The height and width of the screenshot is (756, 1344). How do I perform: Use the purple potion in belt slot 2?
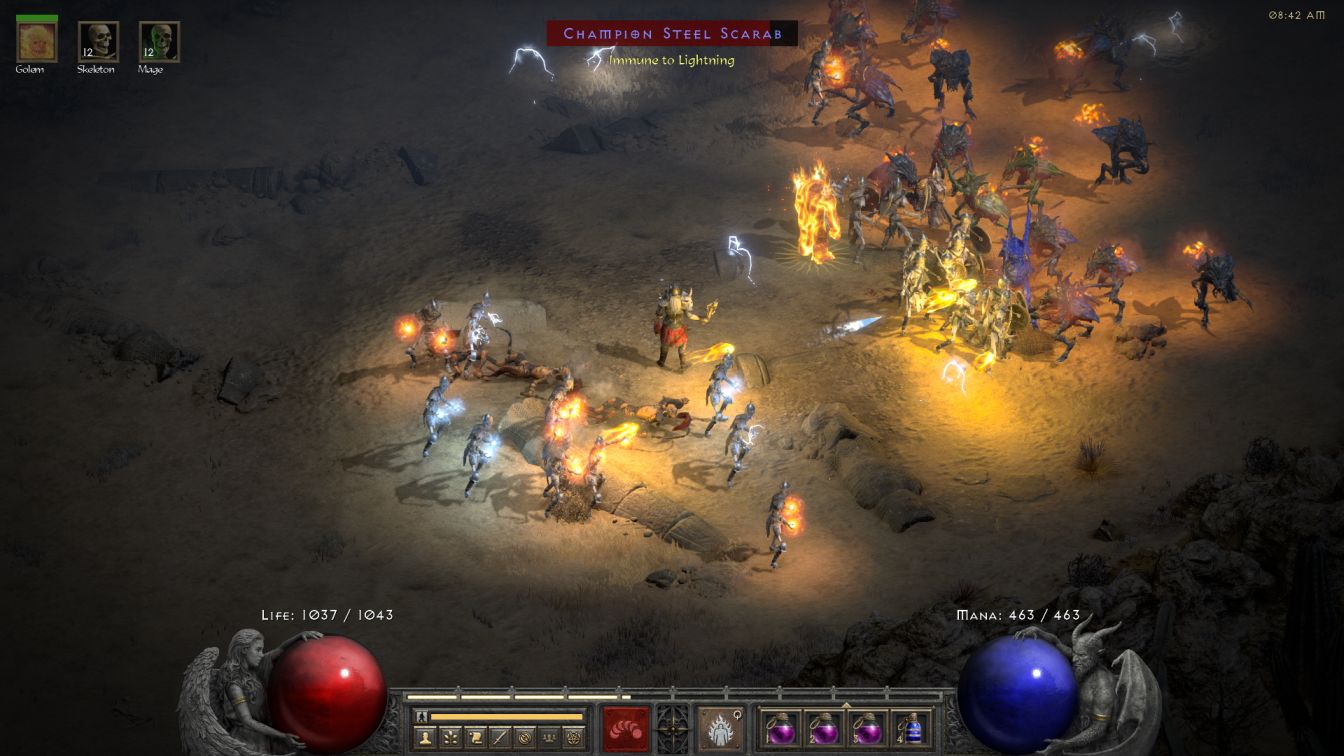pos(823,728)
